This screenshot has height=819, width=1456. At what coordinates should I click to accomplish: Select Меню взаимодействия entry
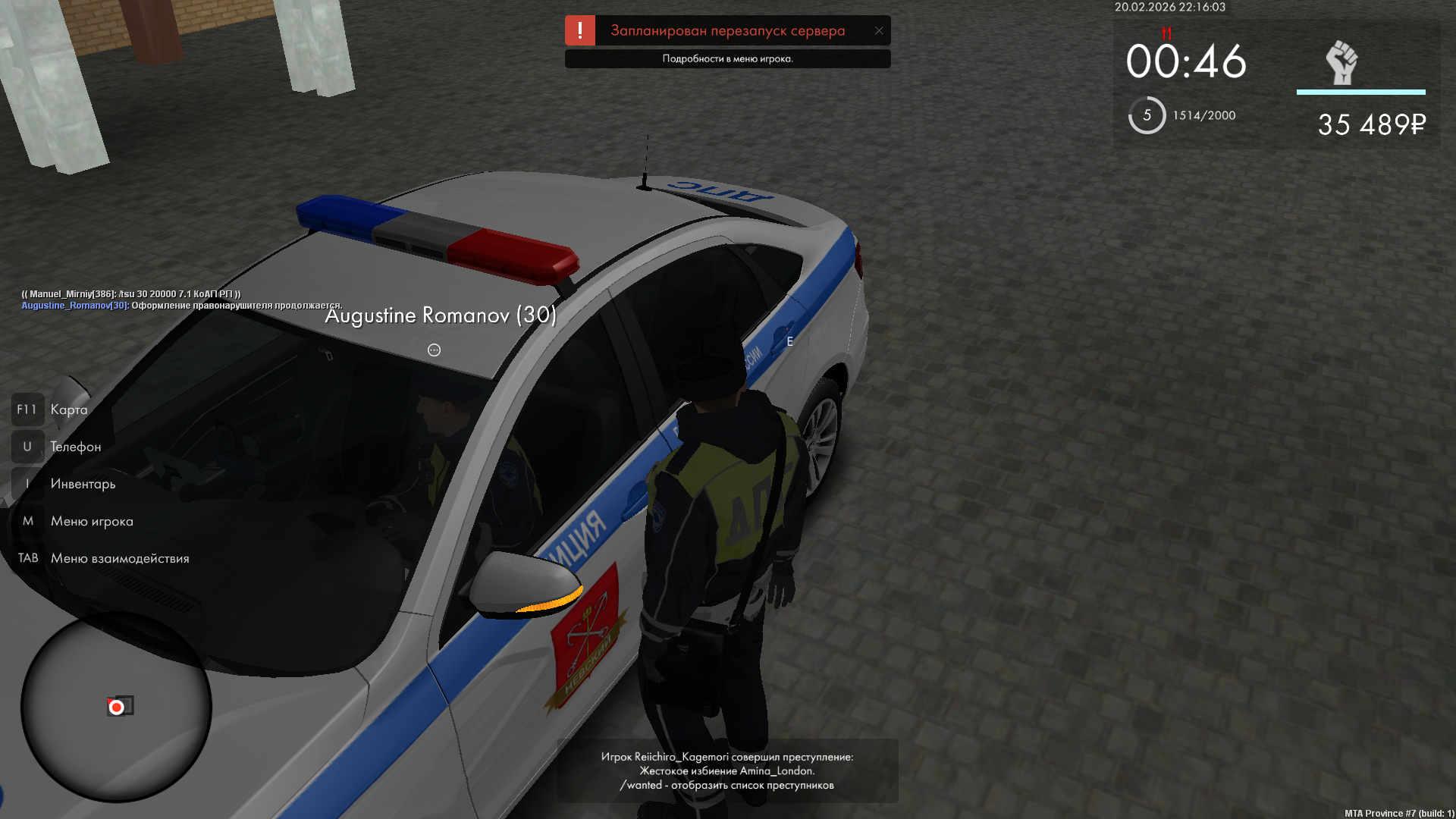click(119, 558)
